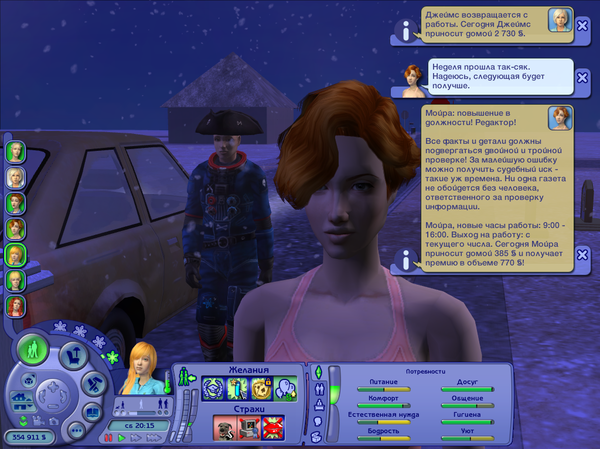Image resolution: width=600 pixels, height=449 pixels.
Task: Open Live mode with the green sims button
Action: (x=33, y=349)
